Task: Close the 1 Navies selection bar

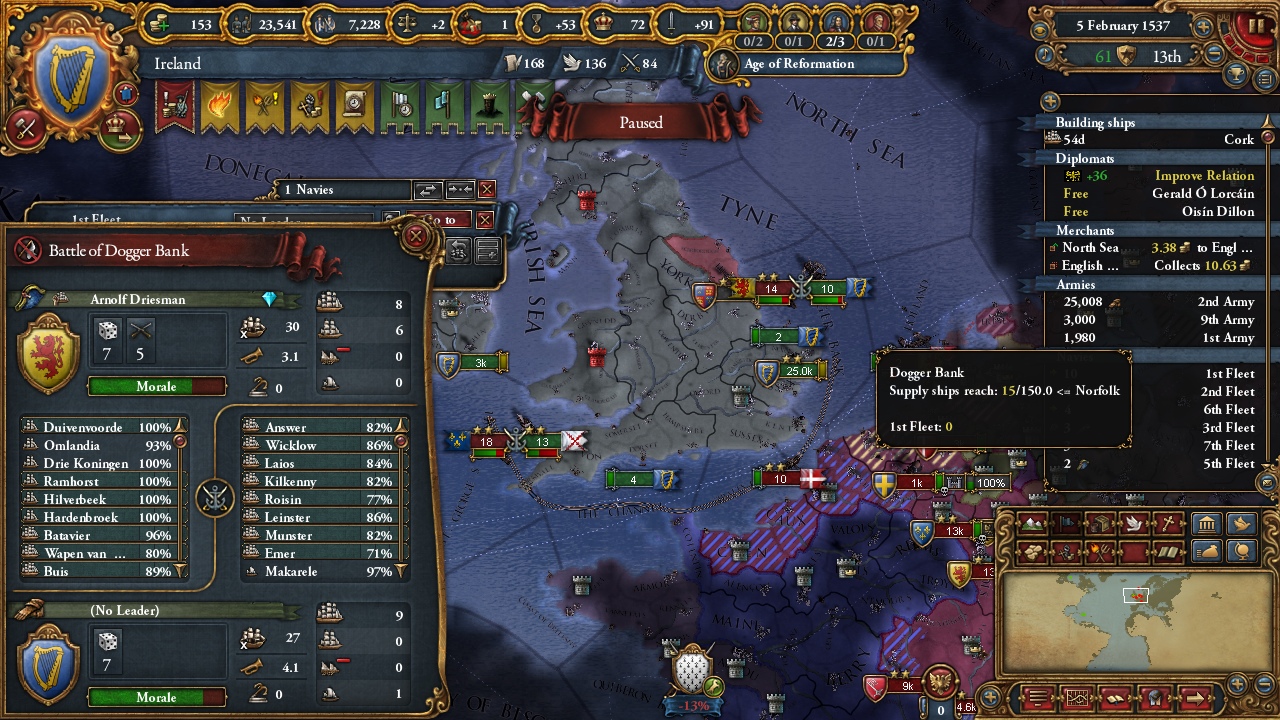Action: [x=487, y=190]
